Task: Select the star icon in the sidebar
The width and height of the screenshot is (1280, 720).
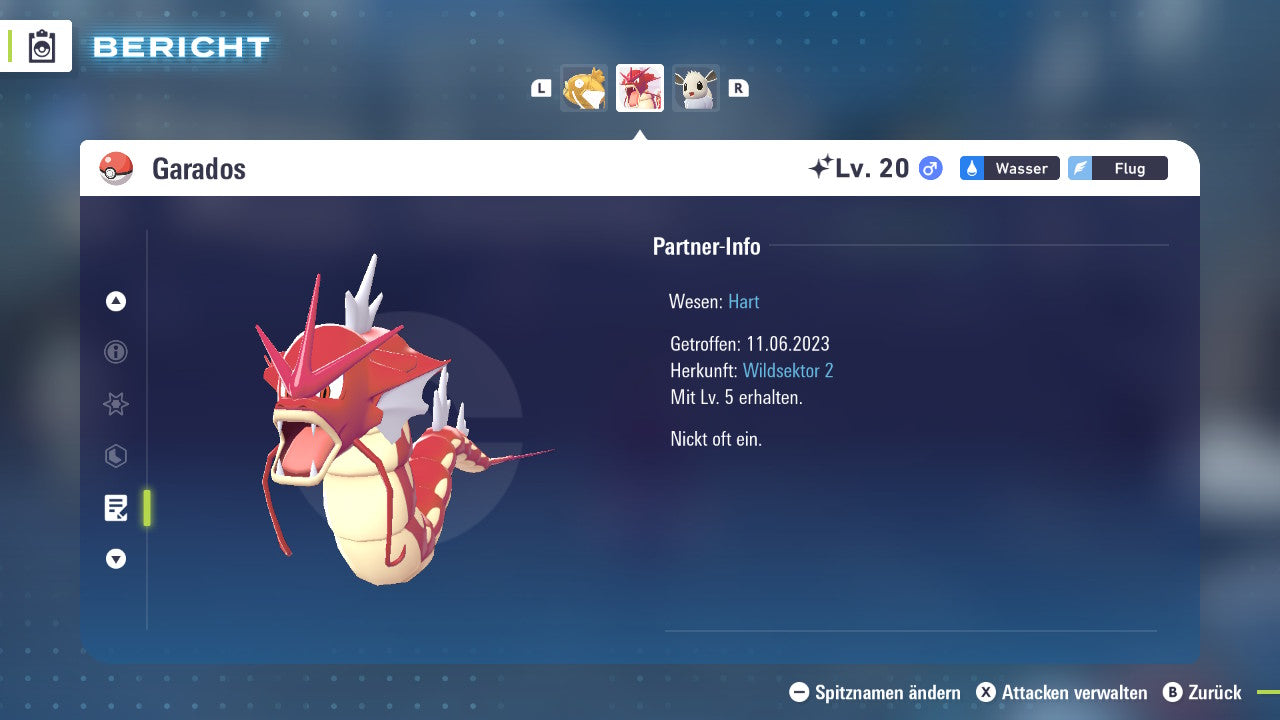Action: tap(115, 404)
